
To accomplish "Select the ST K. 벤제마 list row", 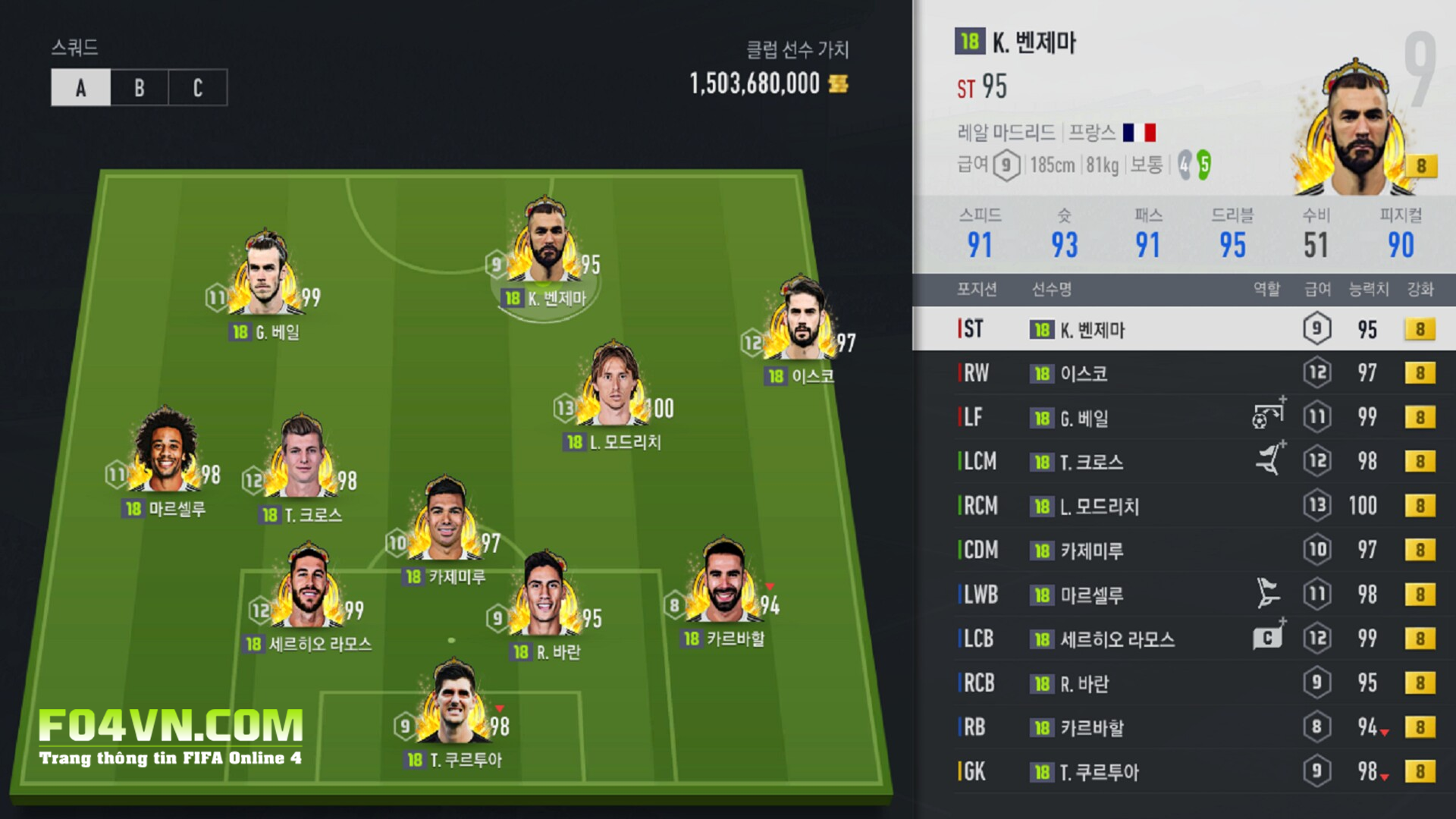I will click(1183, 329).
